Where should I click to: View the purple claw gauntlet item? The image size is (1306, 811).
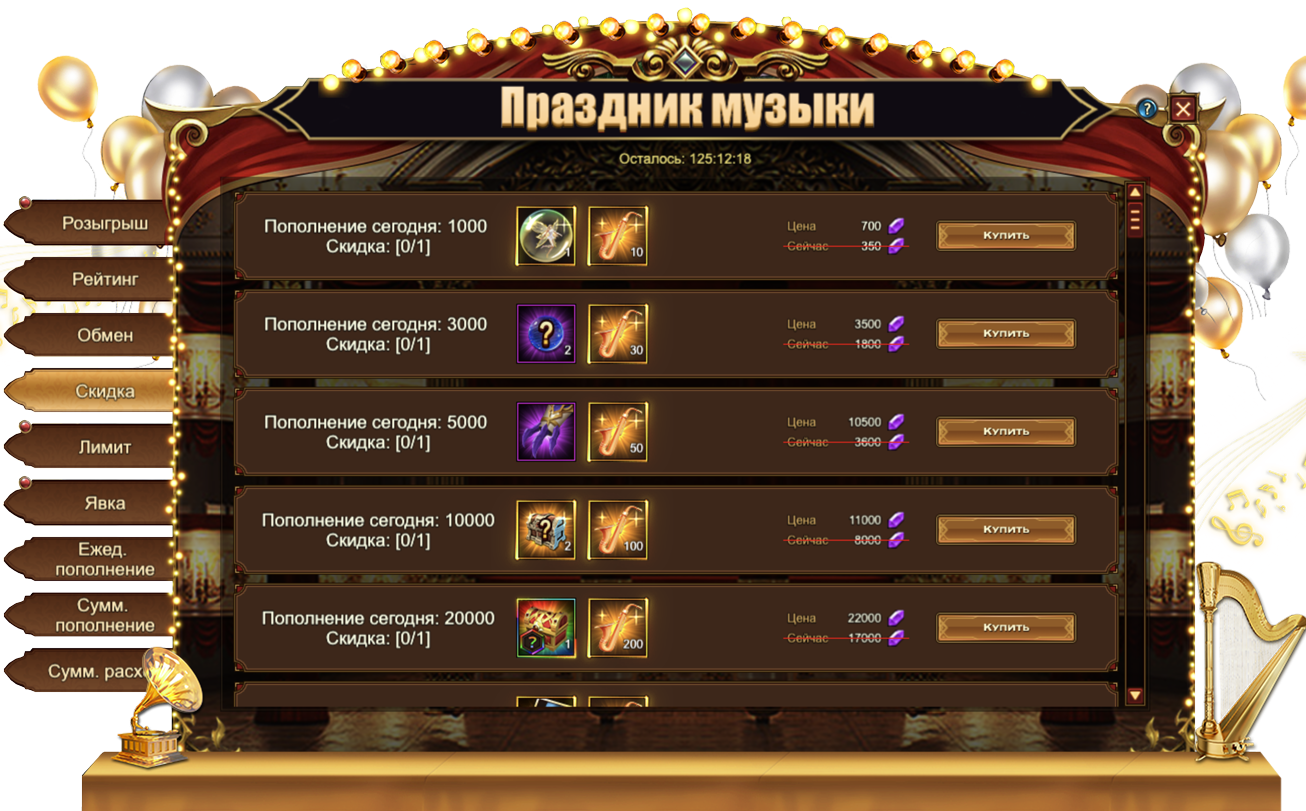coord(546,432)
